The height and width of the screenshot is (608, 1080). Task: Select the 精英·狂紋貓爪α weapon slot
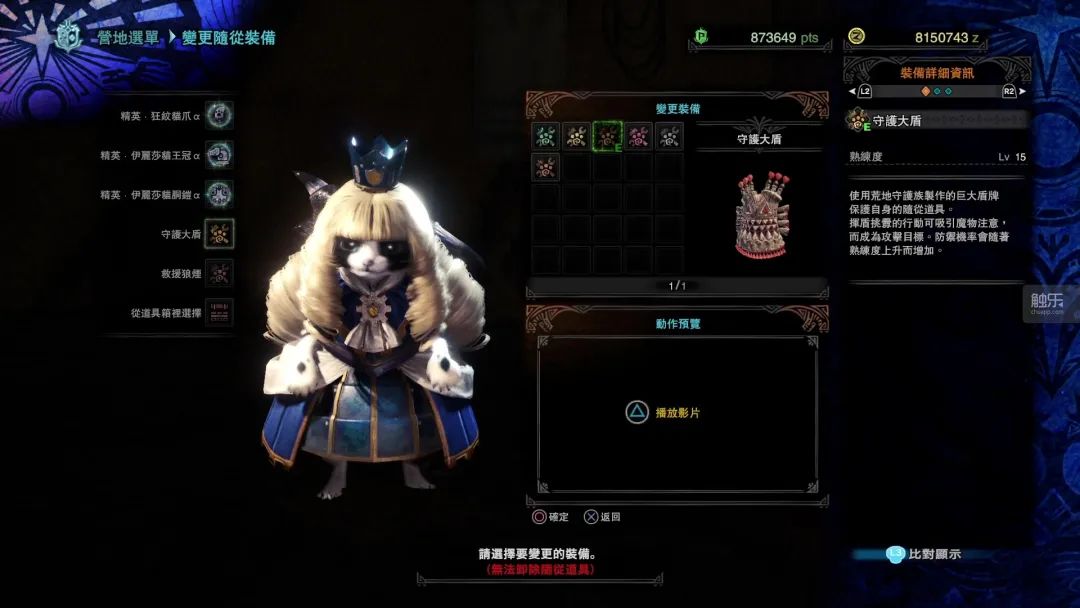click(x=219, y=116)
